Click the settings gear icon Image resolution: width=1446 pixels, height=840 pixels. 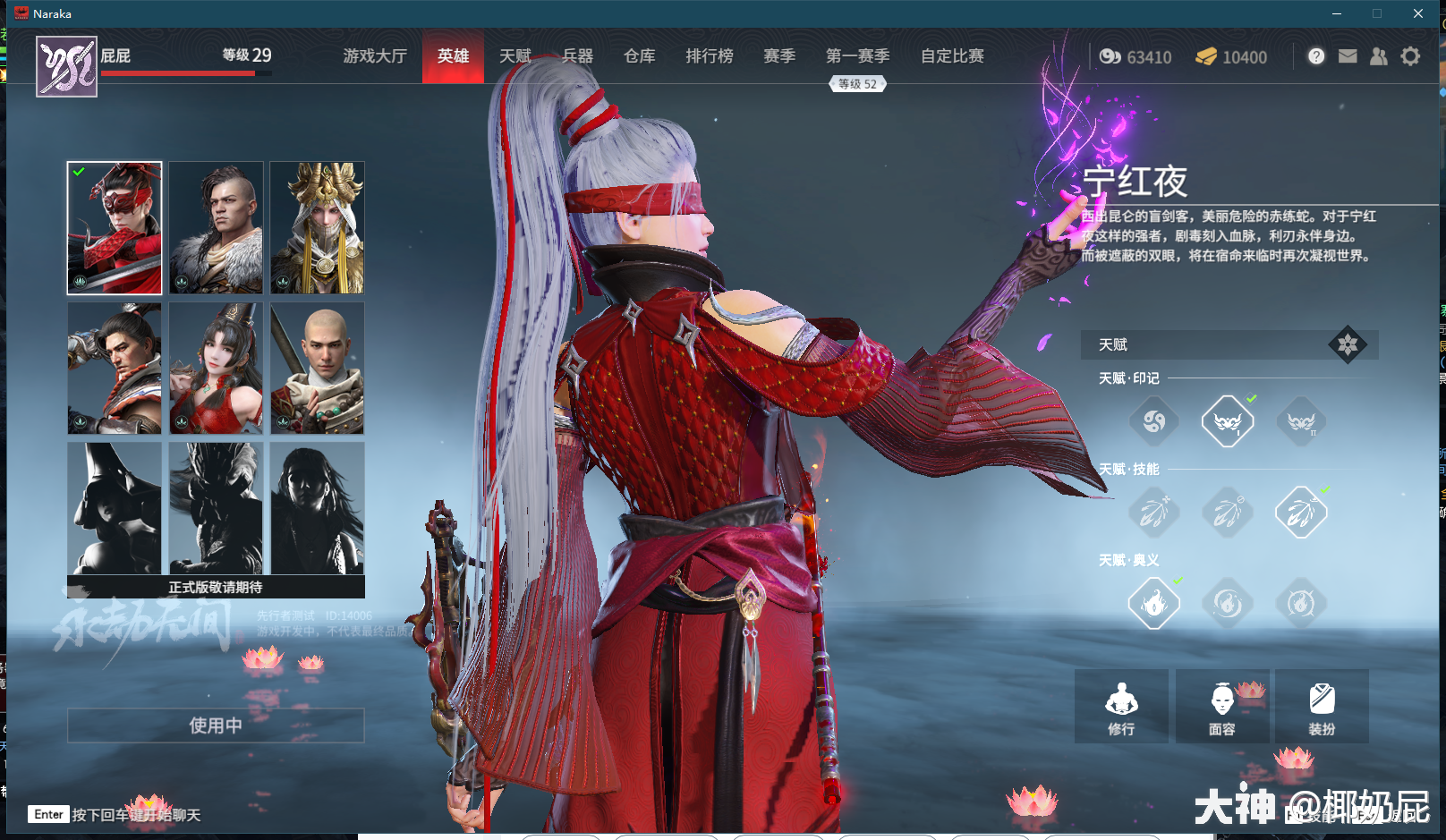click(1410, 55)
